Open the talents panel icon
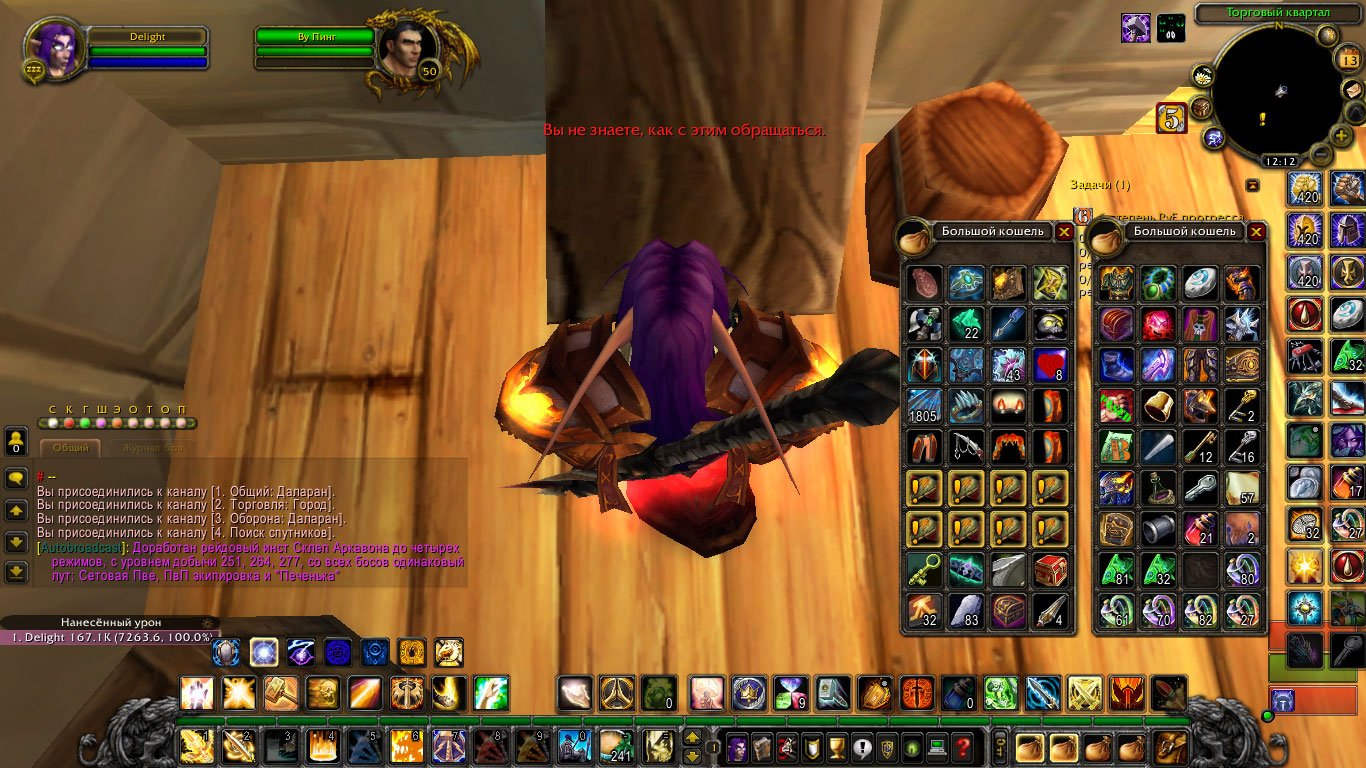This screenshot has height=768, width=1366. coord(787,746)
